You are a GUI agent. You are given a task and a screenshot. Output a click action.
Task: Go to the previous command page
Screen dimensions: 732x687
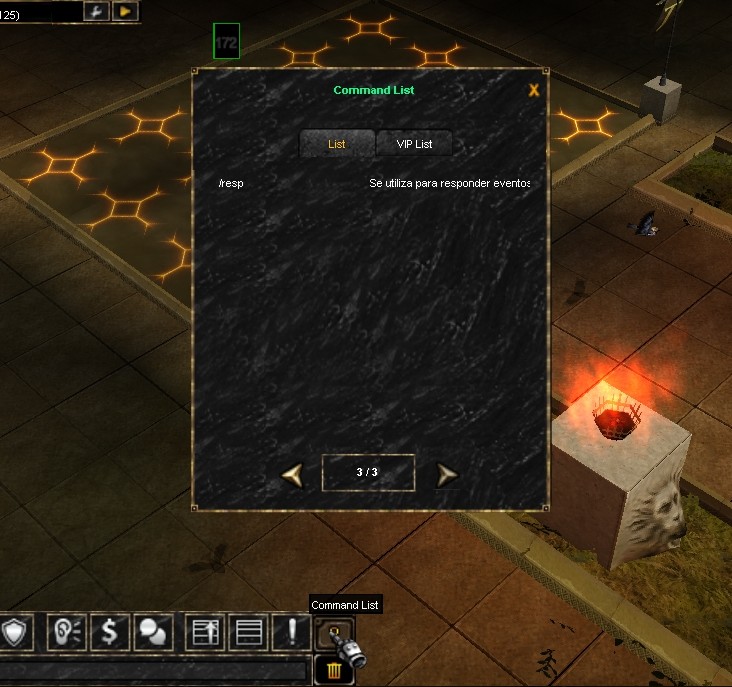tap(292, 473)
